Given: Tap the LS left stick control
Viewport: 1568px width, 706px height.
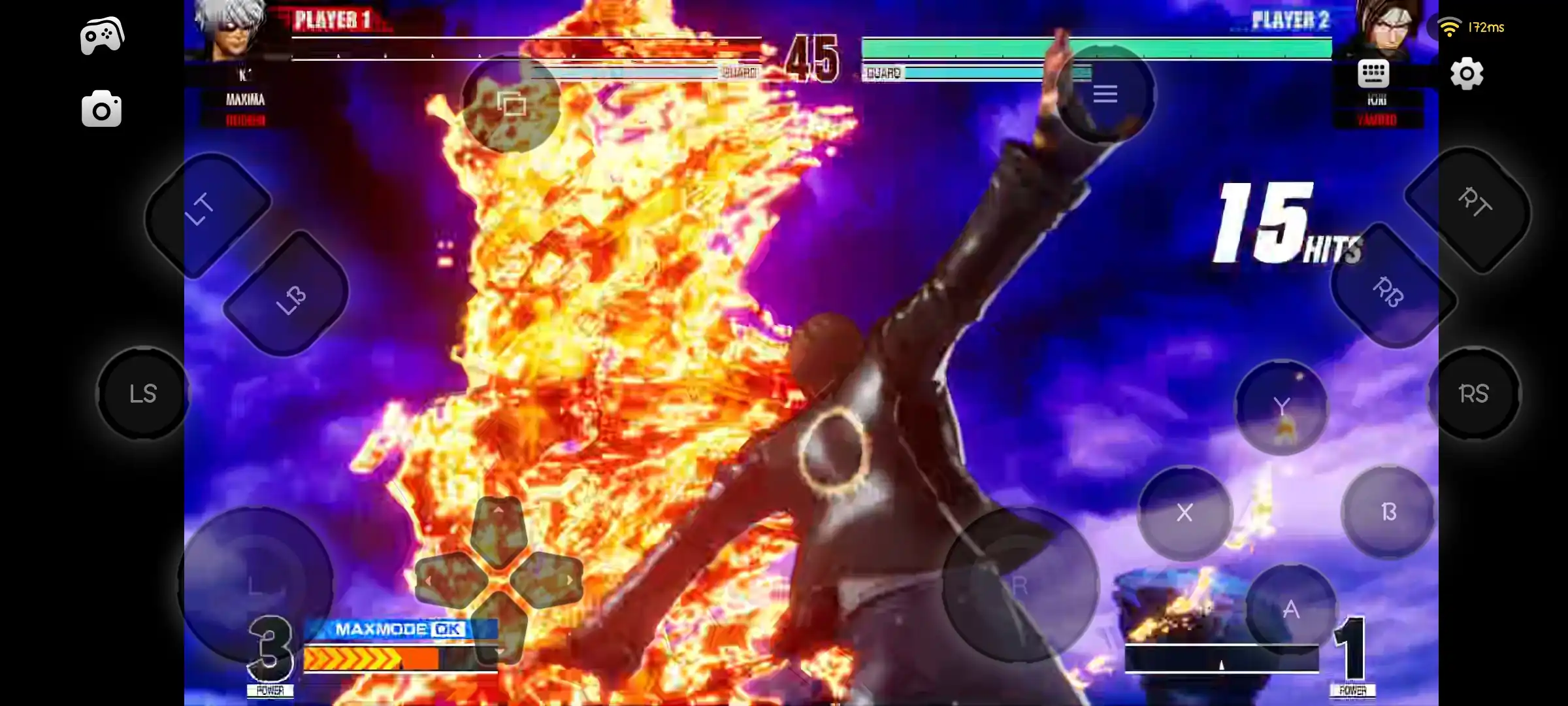Looking at the screenshot, I should coord(142,392).
